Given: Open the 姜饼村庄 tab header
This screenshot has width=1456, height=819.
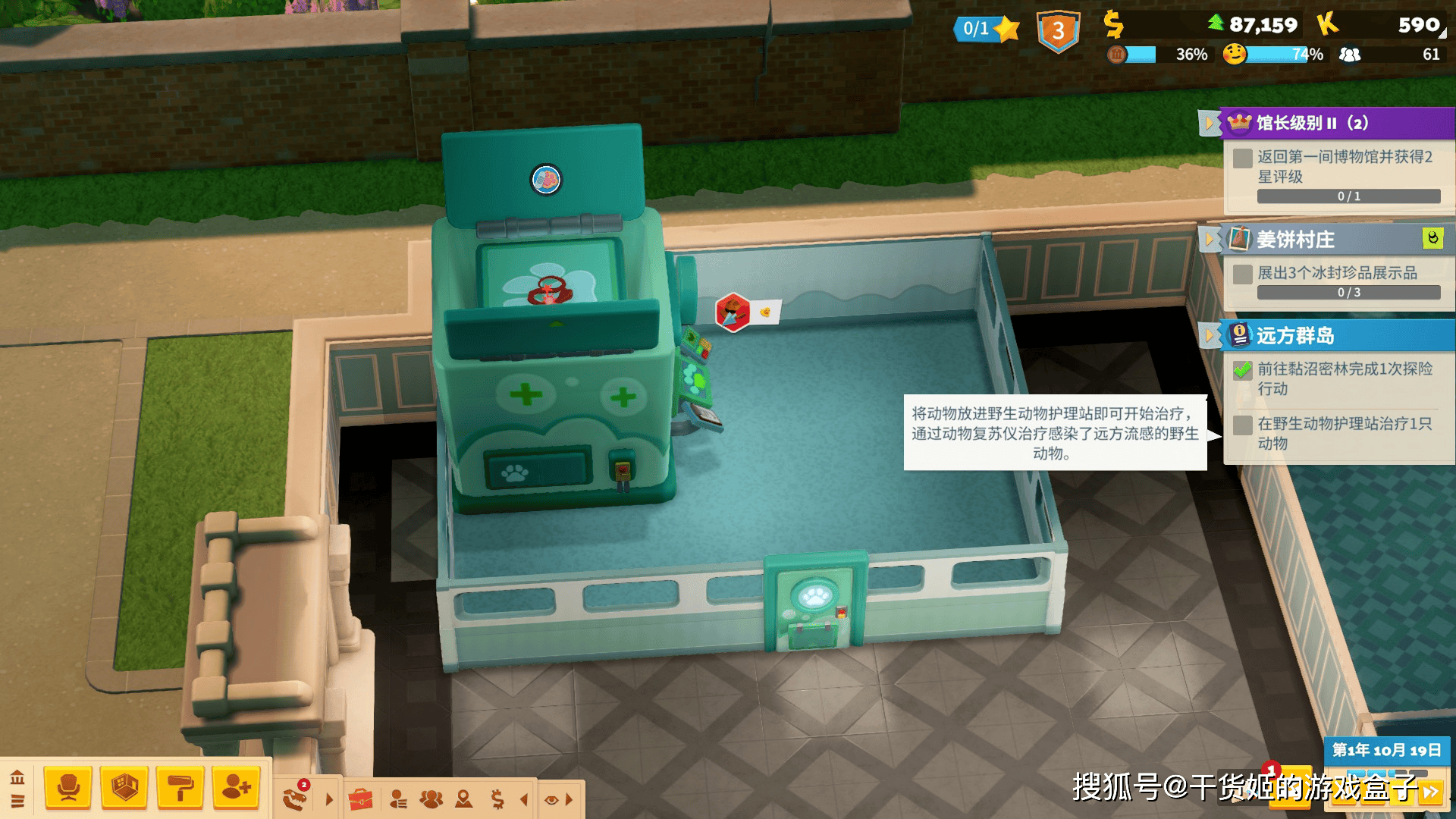Looking at the screenshot, I should coord(1297,238).
